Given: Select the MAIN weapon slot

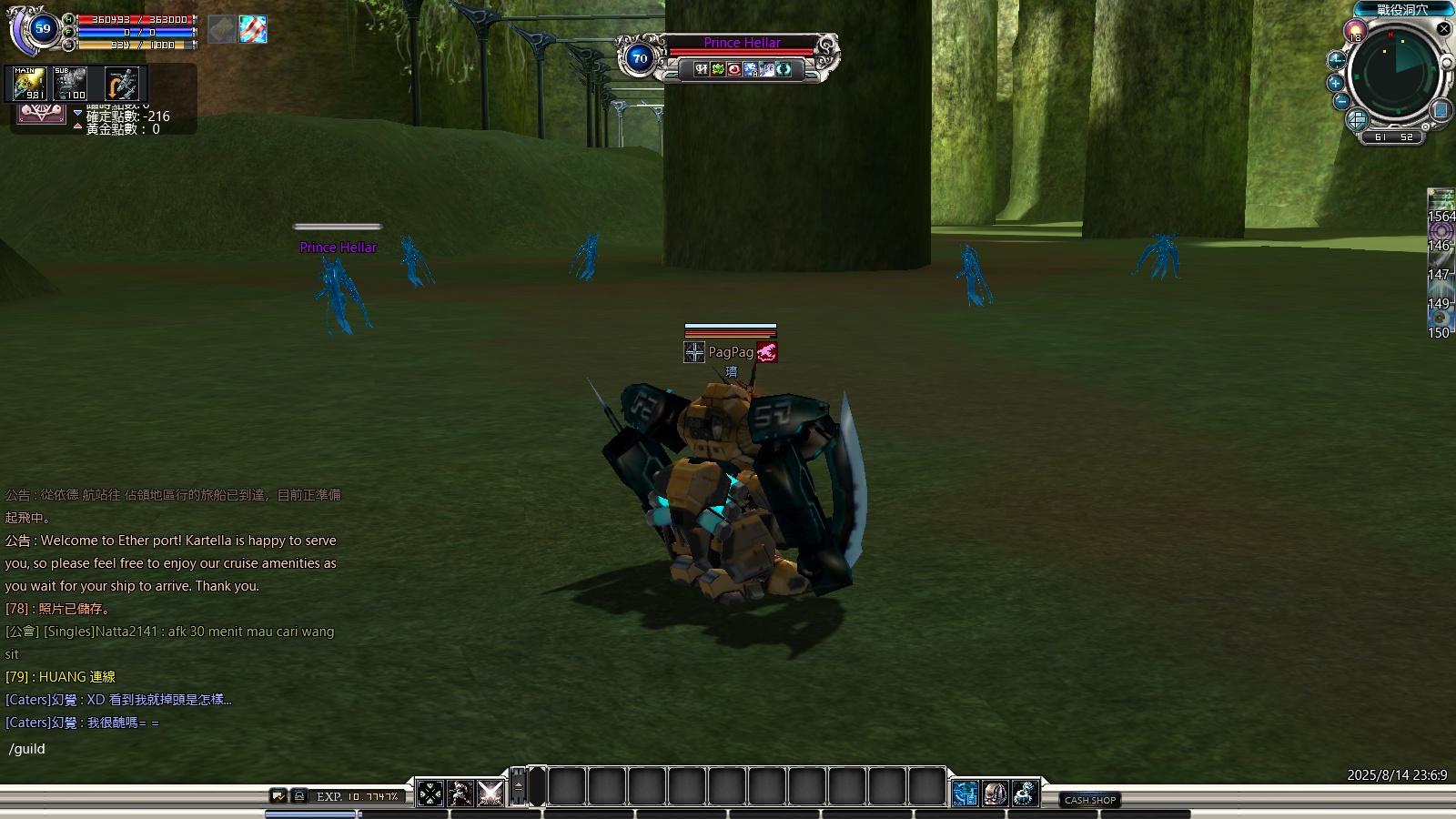Looking at the screenshot, I should tap(27, 85).
